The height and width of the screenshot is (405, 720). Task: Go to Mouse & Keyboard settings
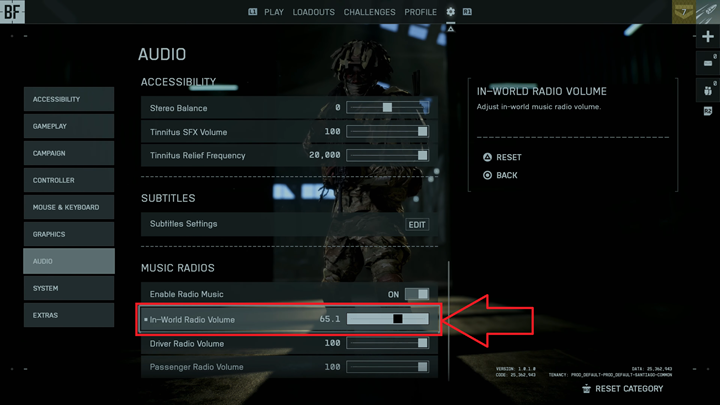(69, 207)
